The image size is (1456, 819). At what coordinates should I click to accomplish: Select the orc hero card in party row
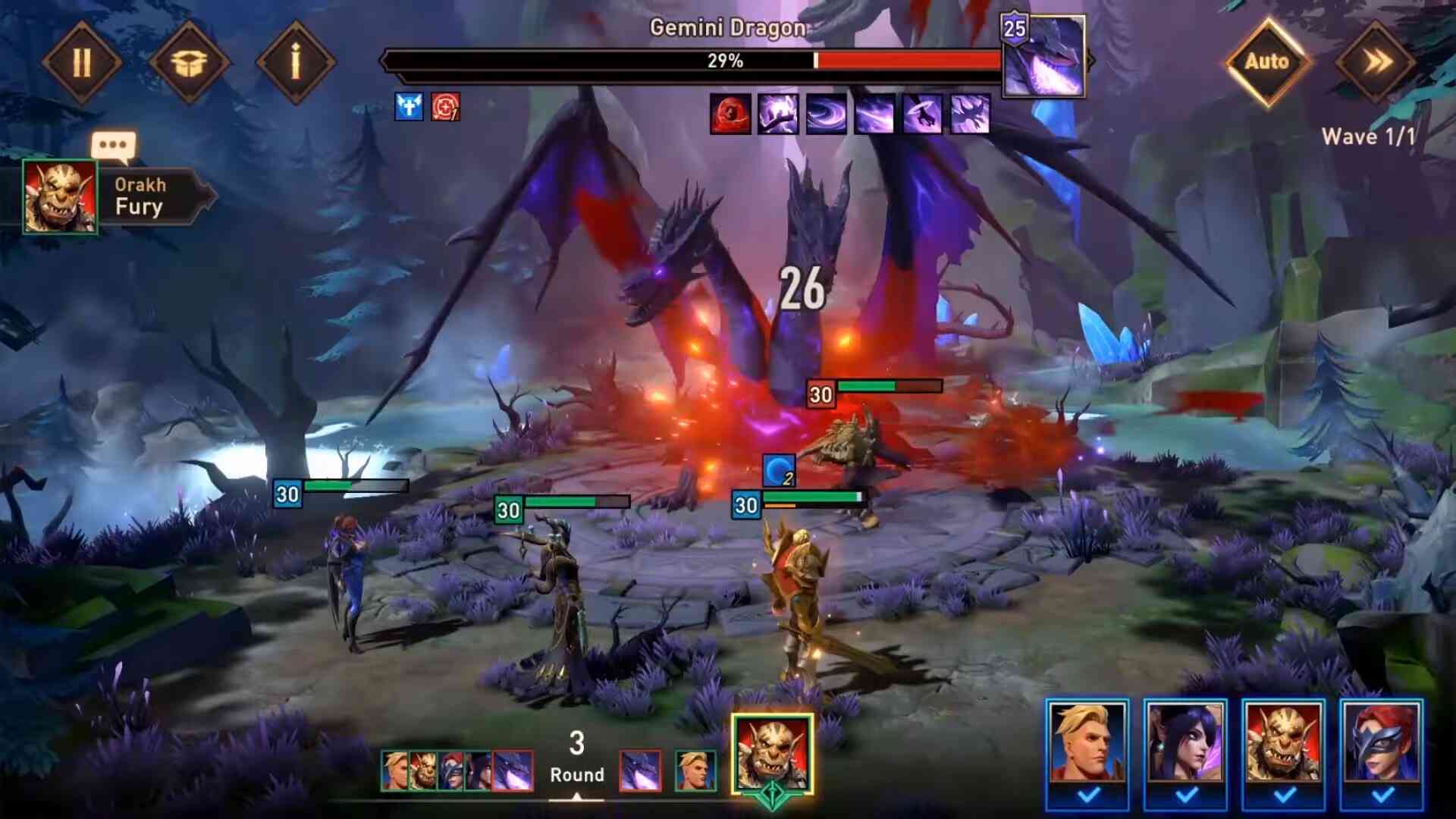pos(1283,742)
